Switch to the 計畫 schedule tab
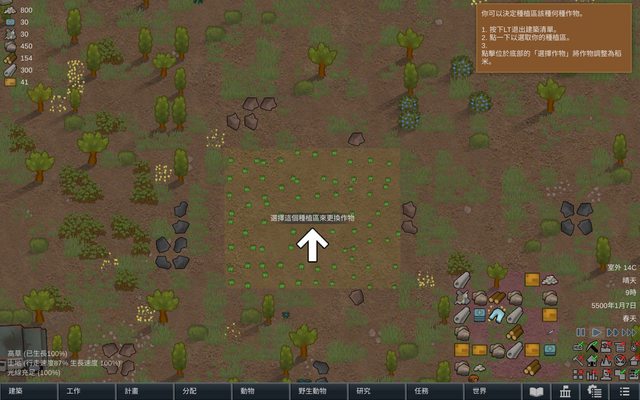Image resolution: width=640 pixels, height=400 pixels. tap(131, 391)
